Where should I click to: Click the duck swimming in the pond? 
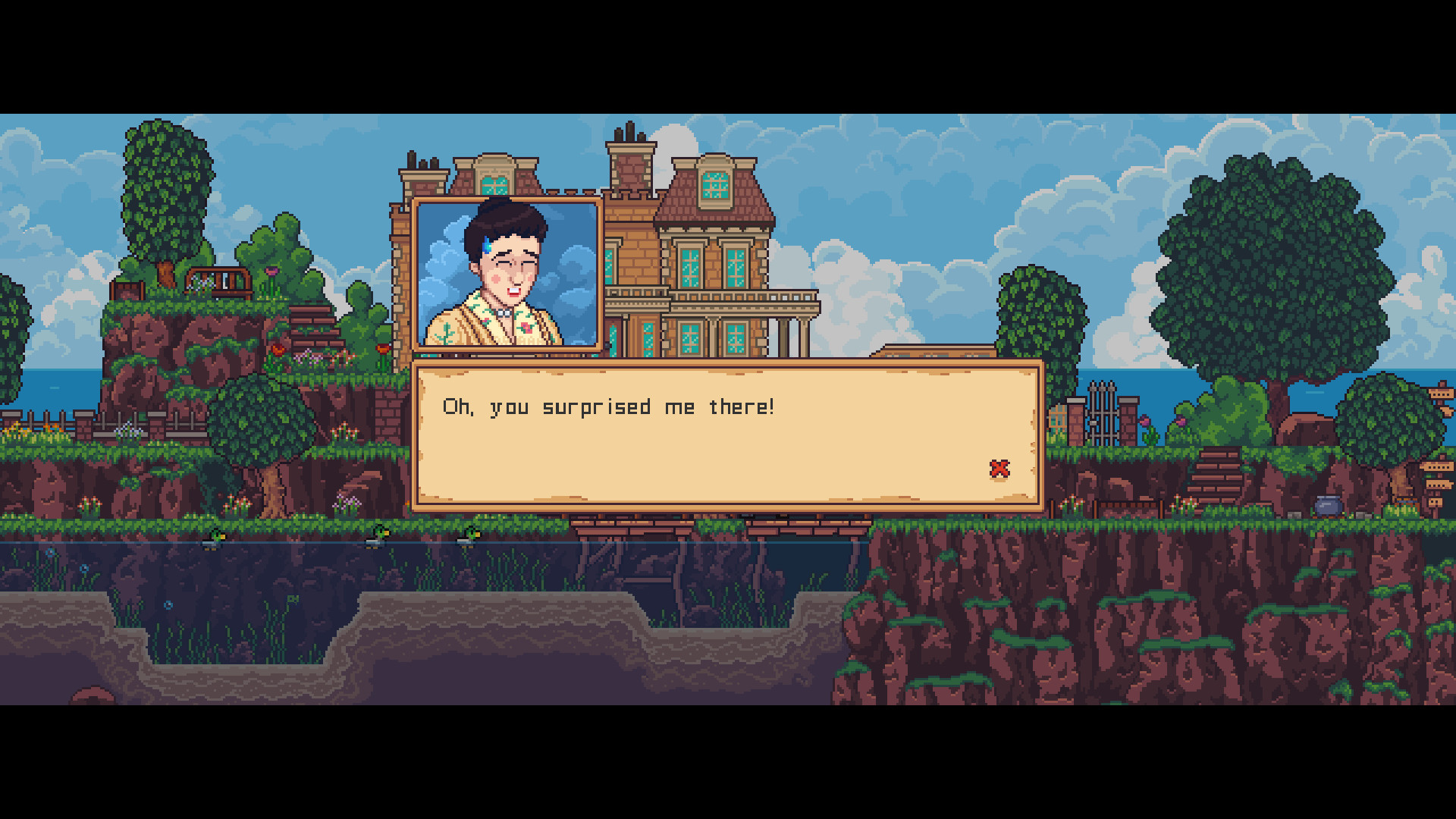coord(377,536)
